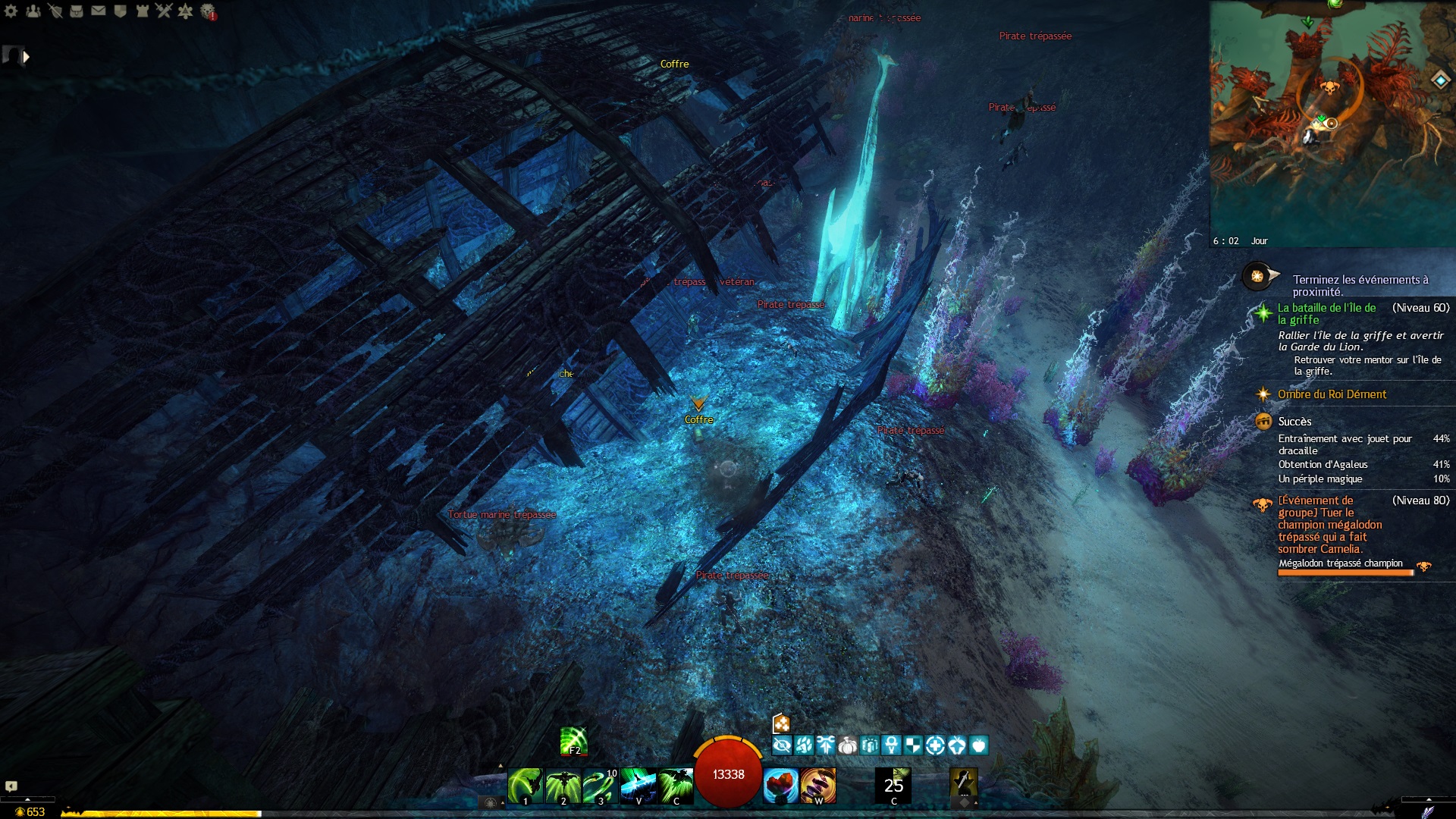Open the inventory bag icon
This screenshot has height=819, width=1456.
pyautogui.click(x=77, y=11)
